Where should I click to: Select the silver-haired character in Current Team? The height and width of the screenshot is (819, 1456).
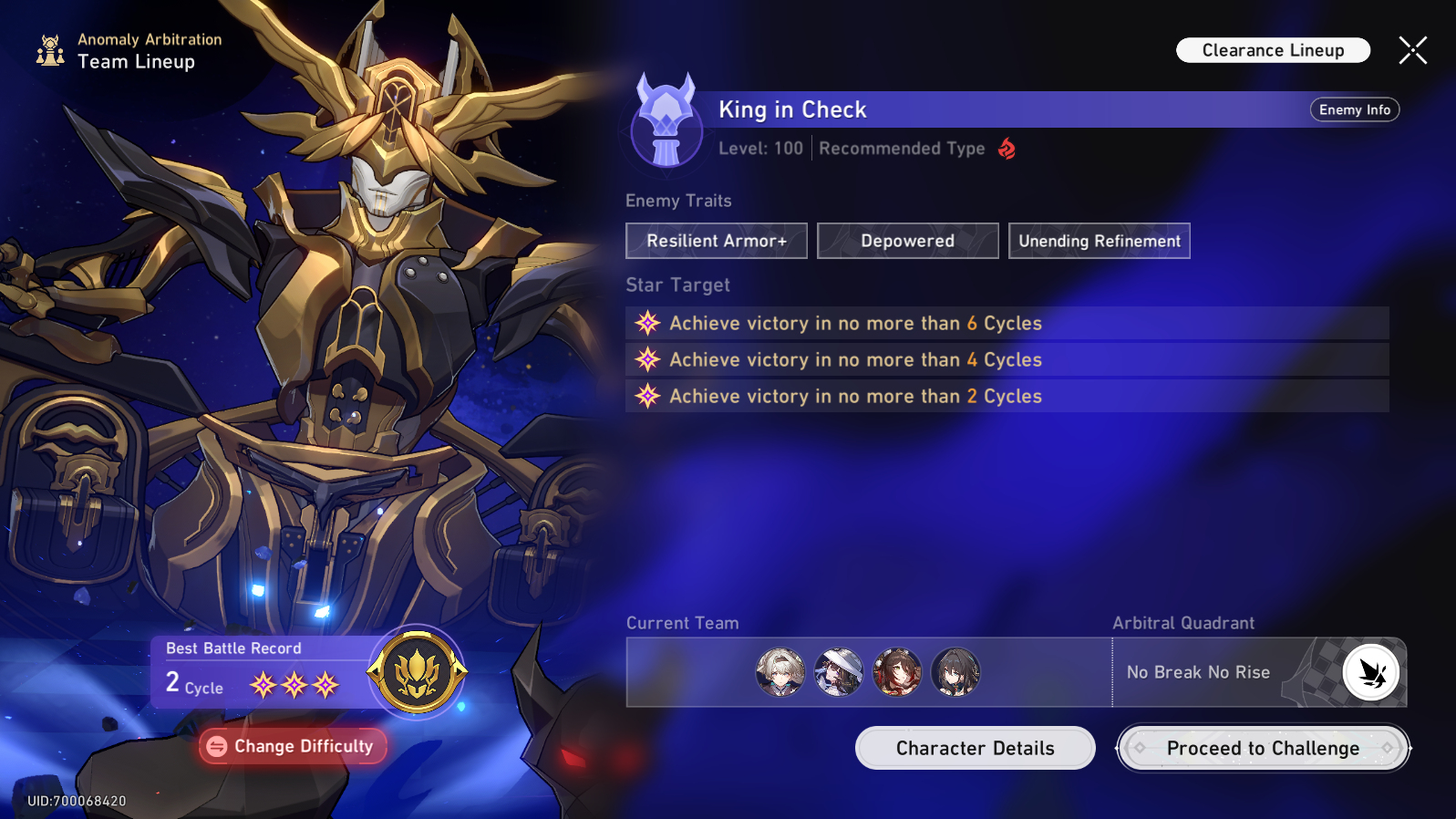click(x=780, y=672)
